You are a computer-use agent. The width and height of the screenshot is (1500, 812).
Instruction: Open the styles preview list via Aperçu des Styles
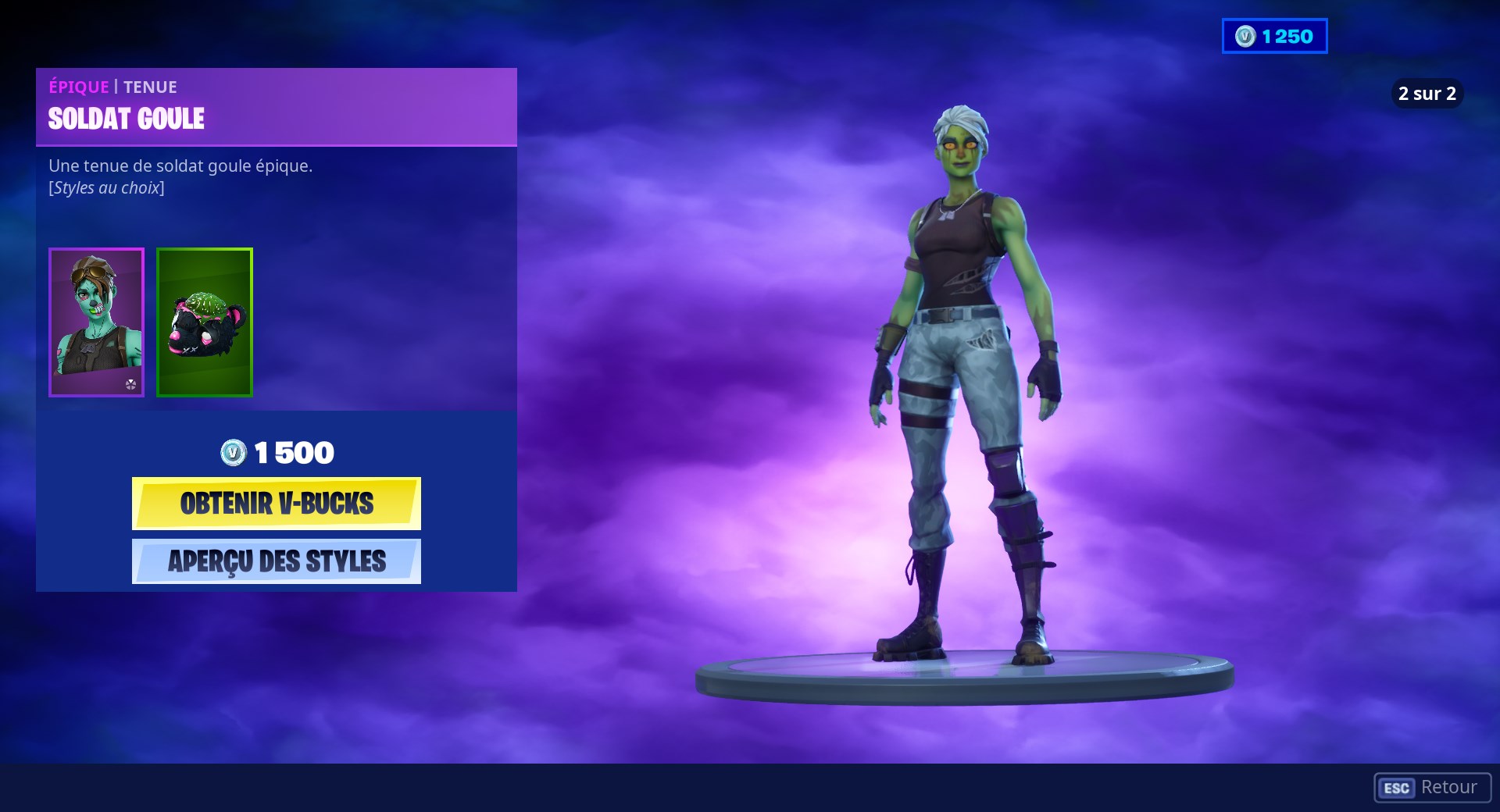pos(276,561)
